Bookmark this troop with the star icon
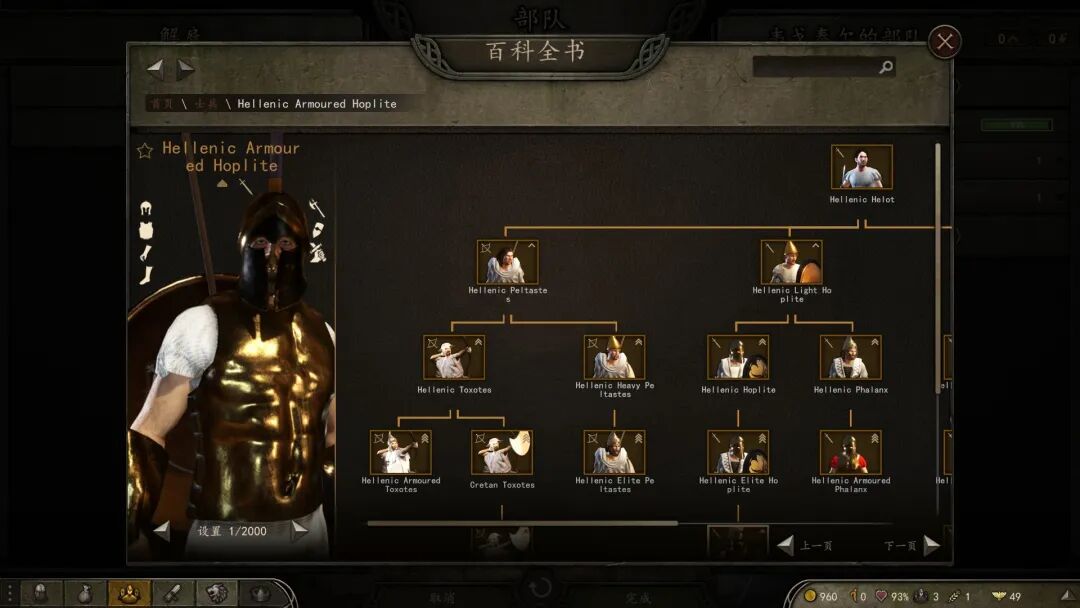Image resolution: width=1080 pixels, height=608 pixels. [x=145, y=150]
